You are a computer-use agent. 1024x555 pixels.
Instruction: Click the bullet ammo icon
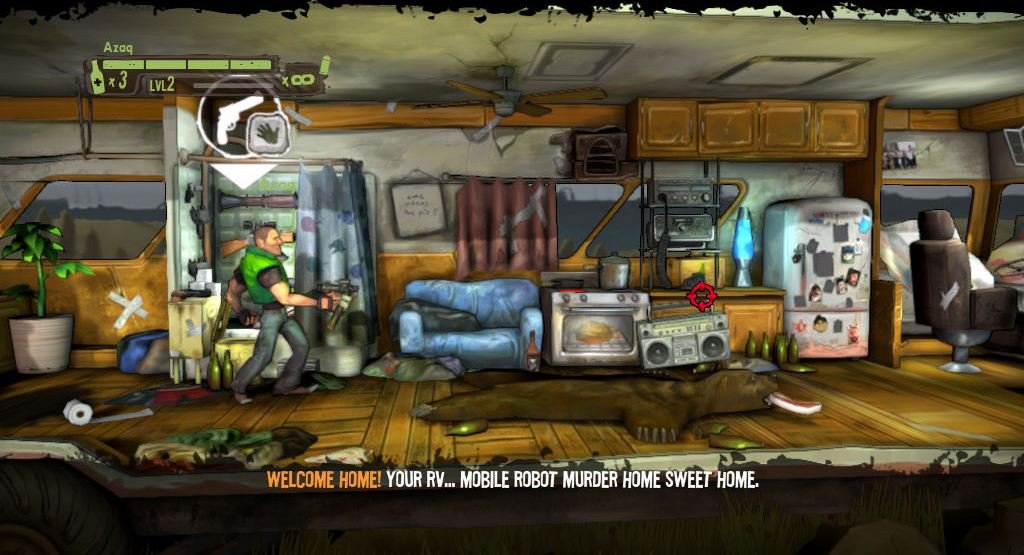coord(324,68)
